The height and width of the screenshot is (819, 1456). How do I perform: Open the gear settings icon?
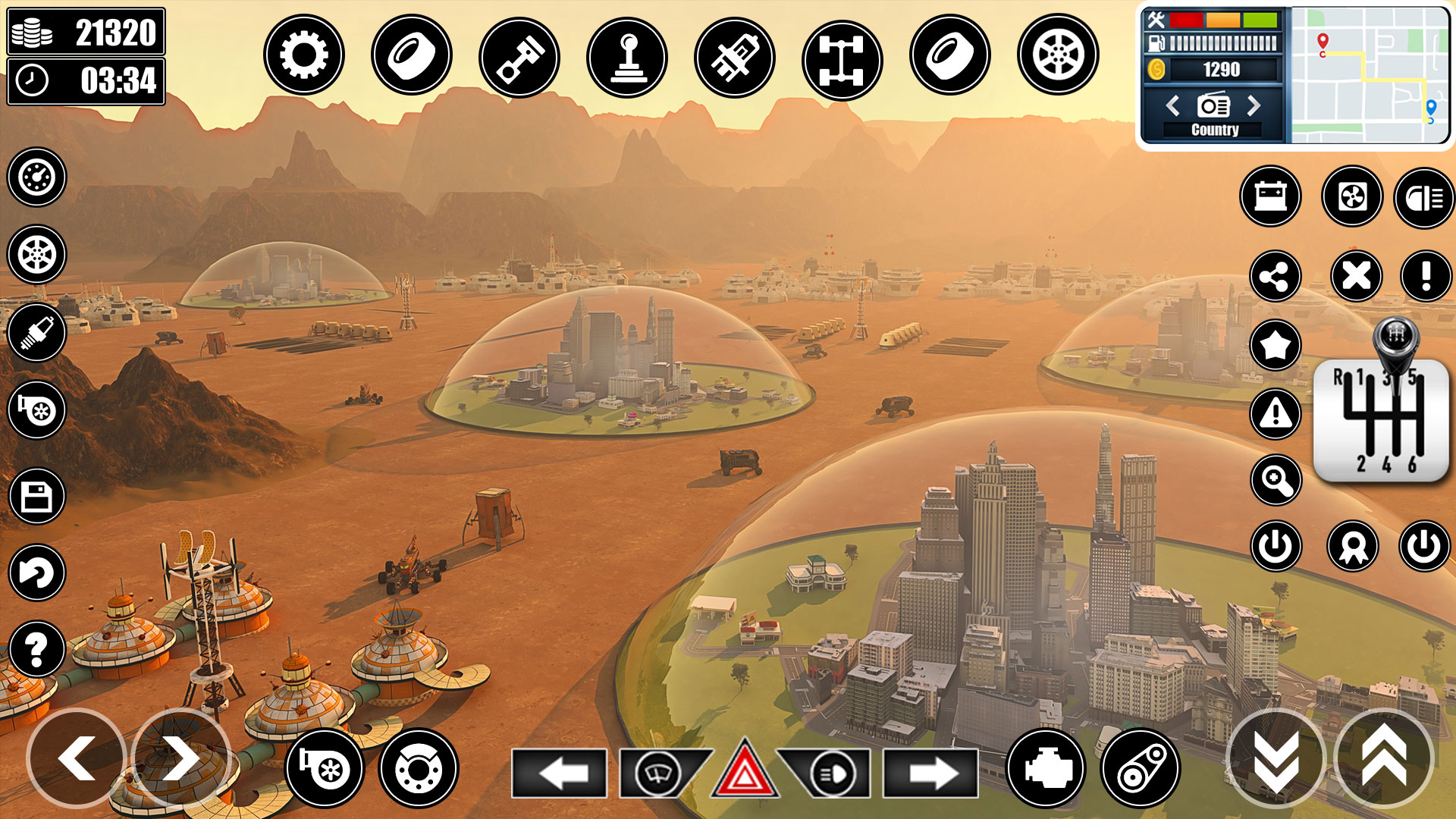(303, 55)
